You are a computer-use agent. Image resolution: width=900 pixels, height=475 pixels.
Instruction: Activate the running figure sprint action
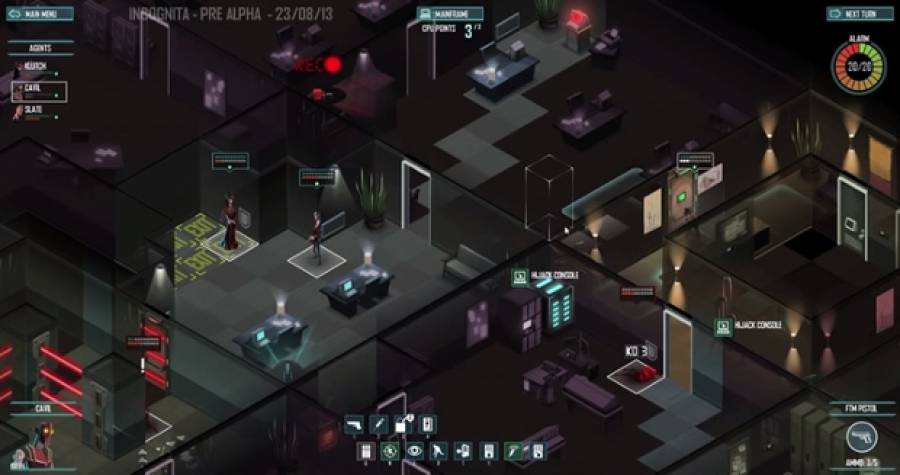click(x=438, y=451)
